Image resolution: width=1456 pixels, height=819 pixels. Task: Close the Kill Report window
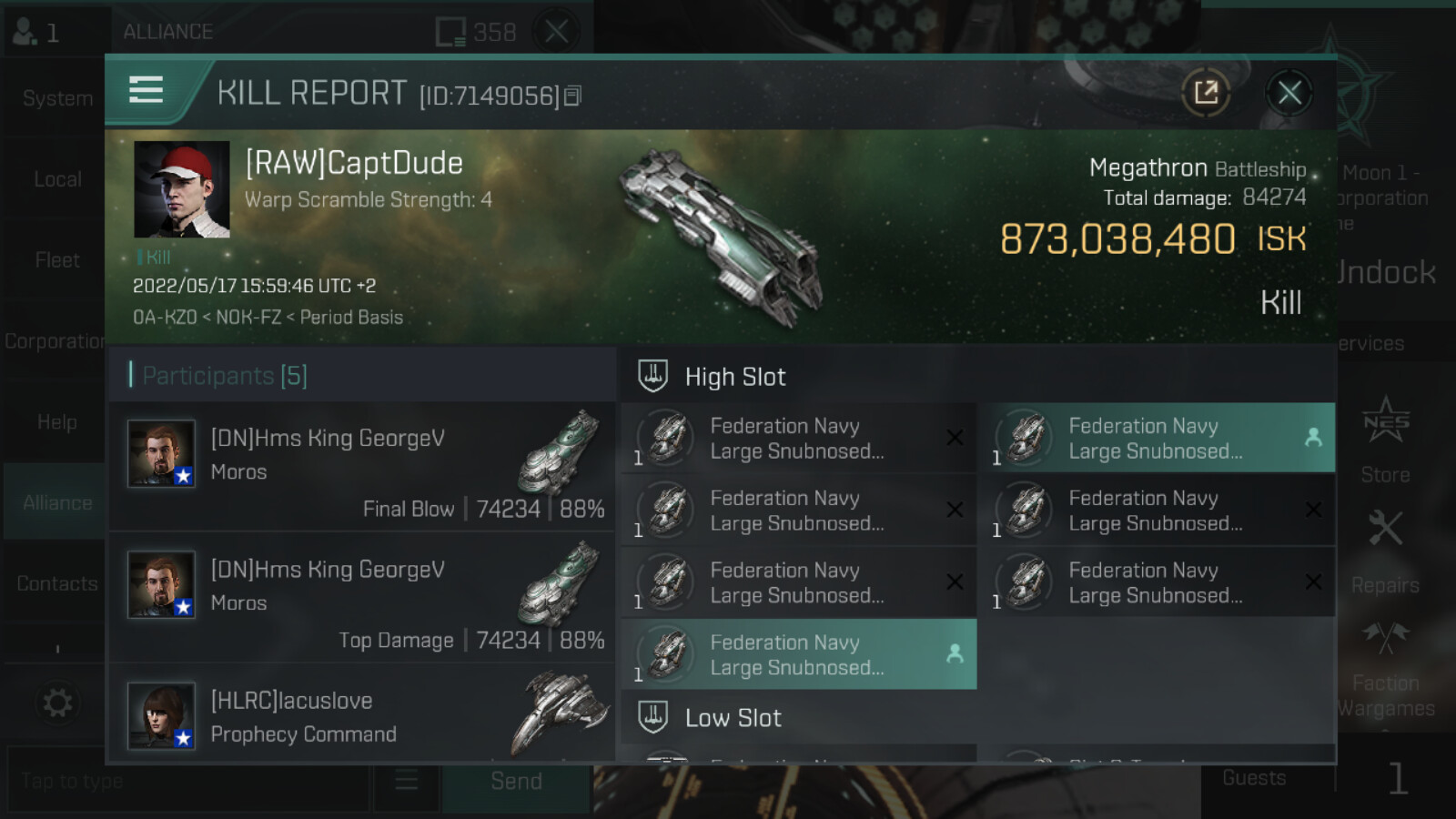pyautogui.click(x=1289, y=93)
